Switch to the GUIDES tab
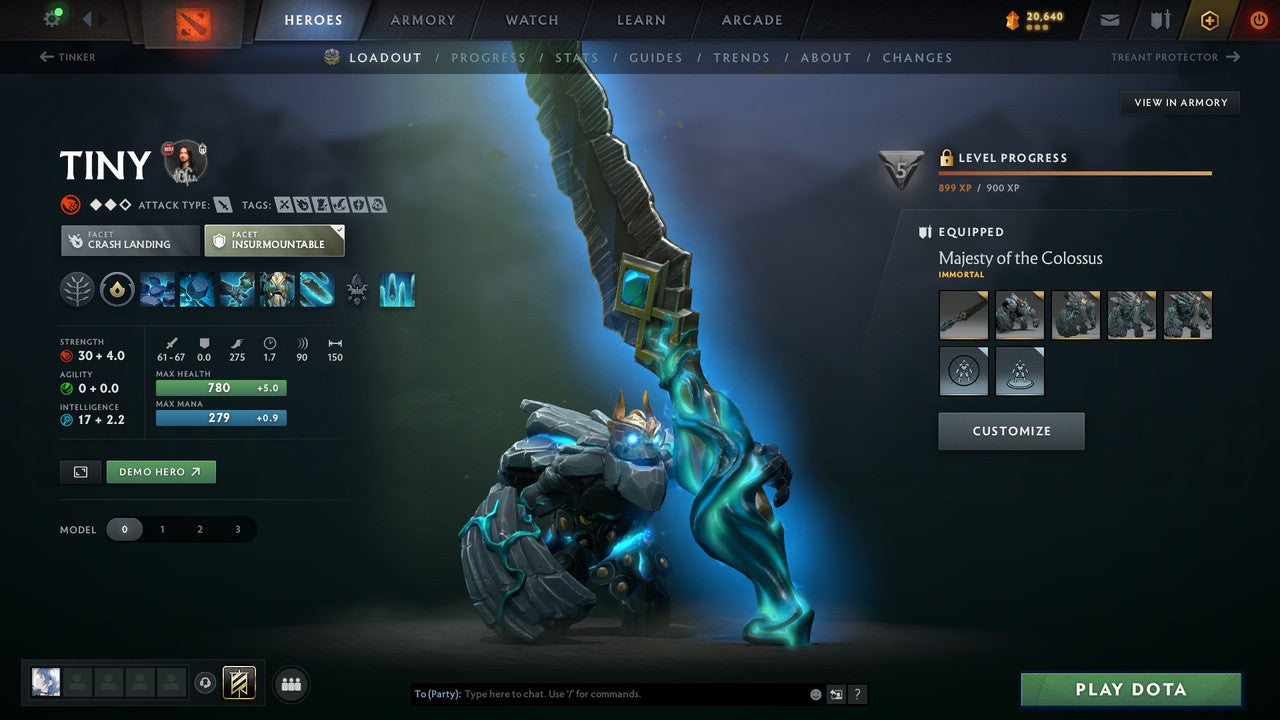 656,57
